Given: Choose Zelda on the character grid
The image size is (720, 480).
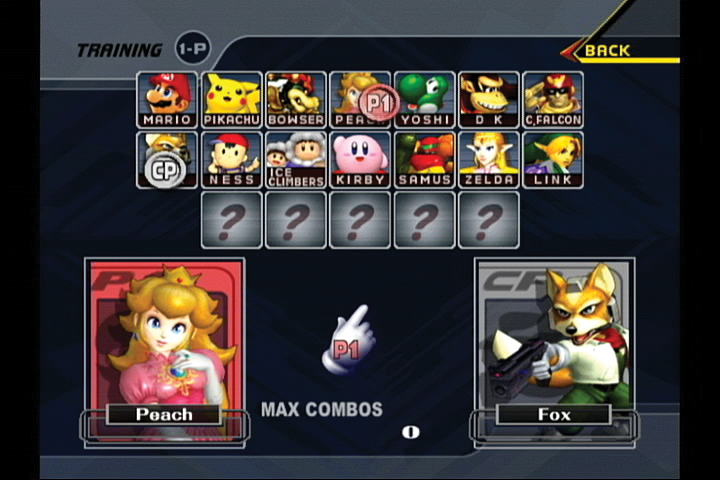Looking at the screenshot, I should pos(488,160).
